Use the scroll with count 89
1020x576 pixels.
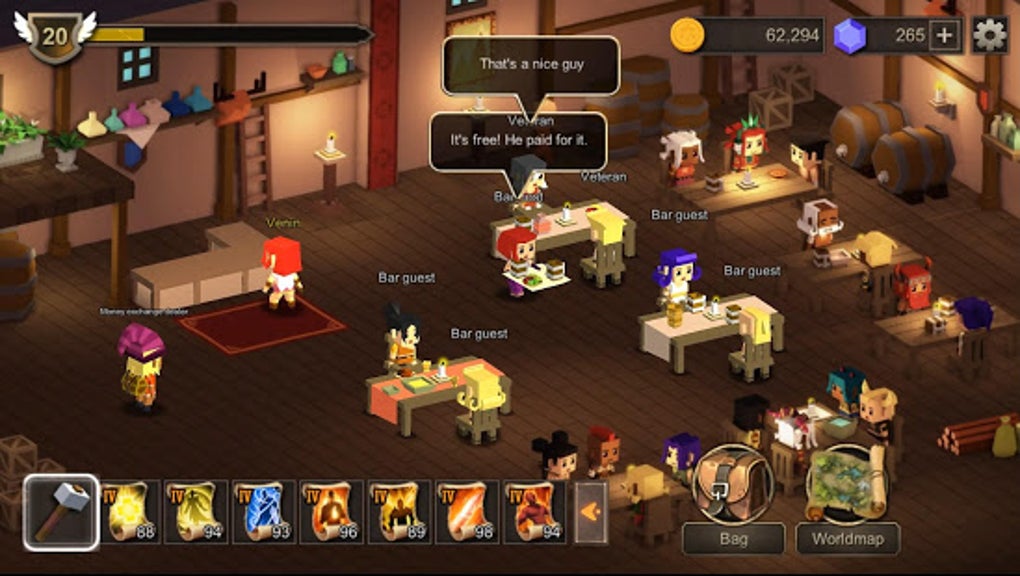[x=400, y=512]
